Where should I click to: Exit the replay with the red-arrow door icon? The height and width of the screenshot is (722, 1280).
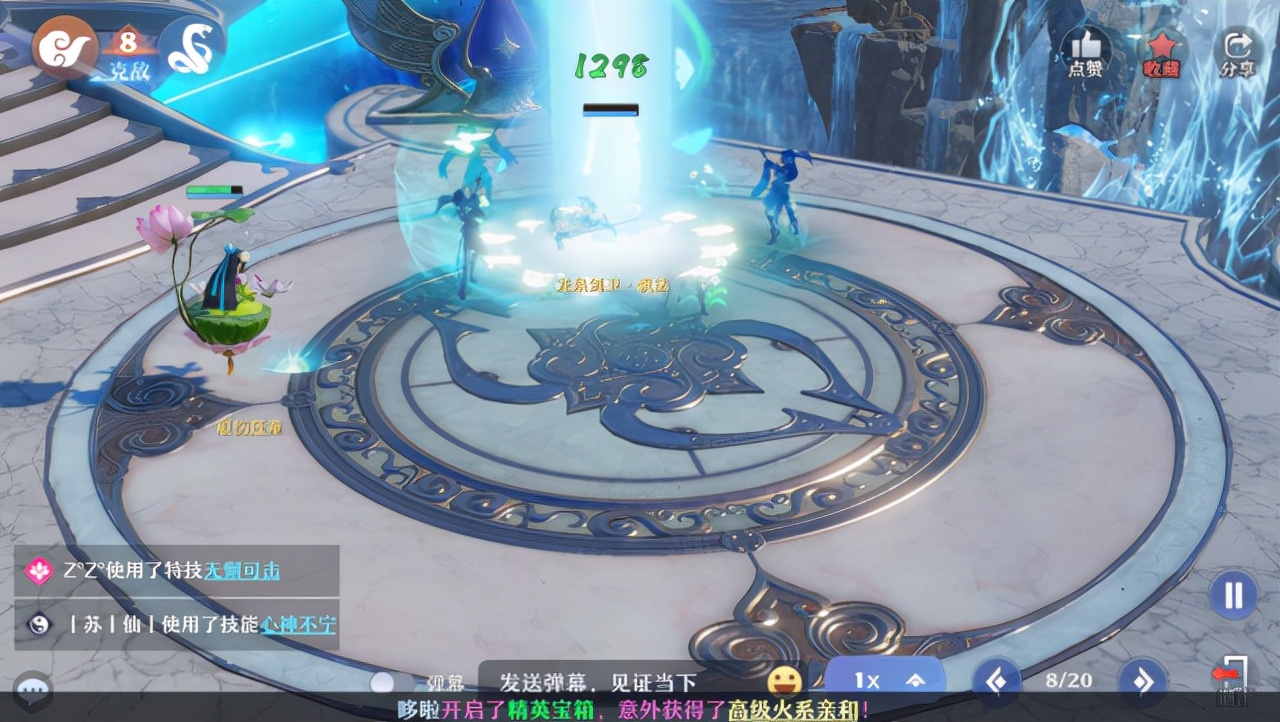coord(1232,677)
